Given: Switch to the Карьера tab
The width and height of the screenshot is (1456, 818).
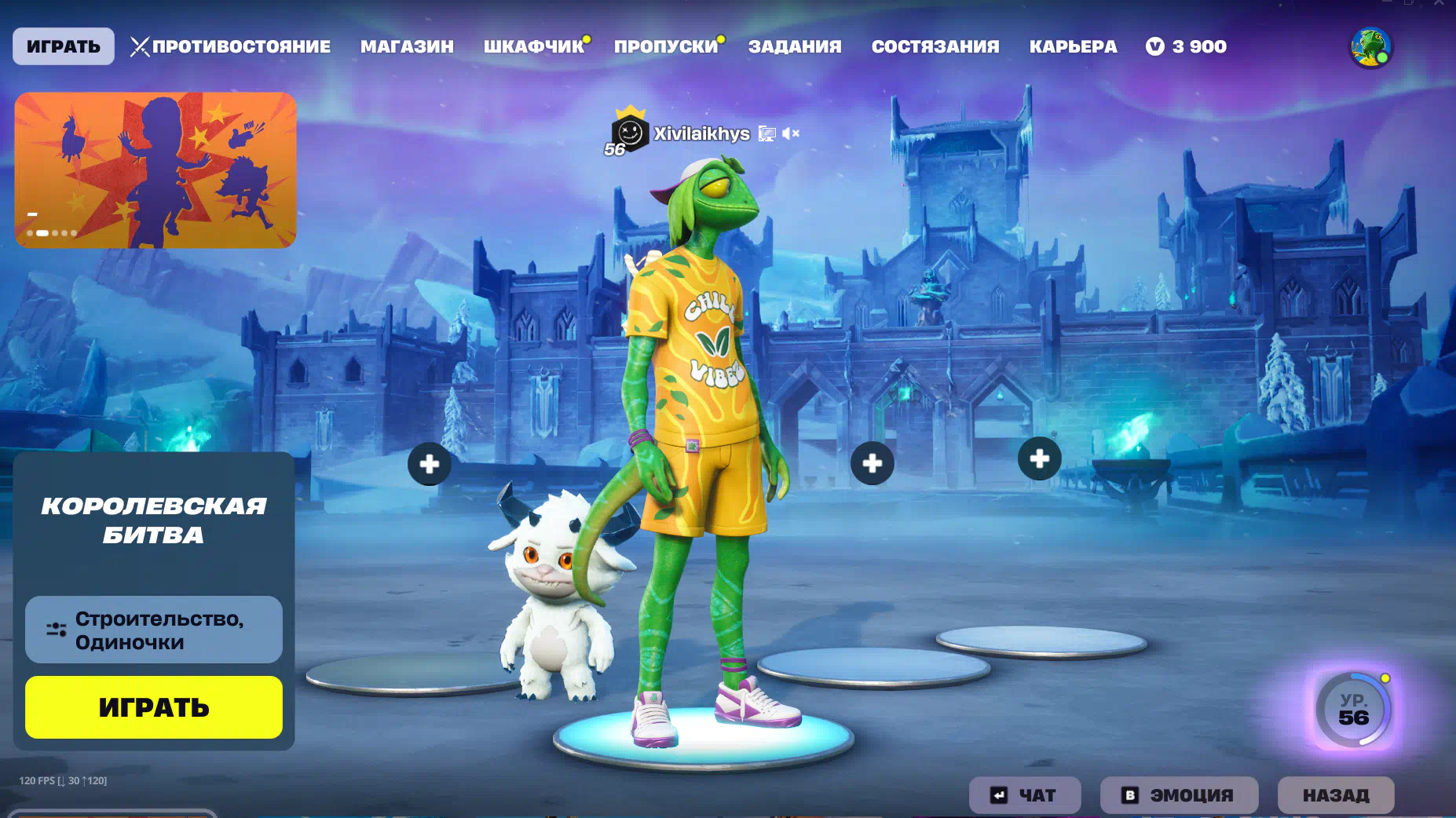Looking at the screenshot, I should point(1073,46).
